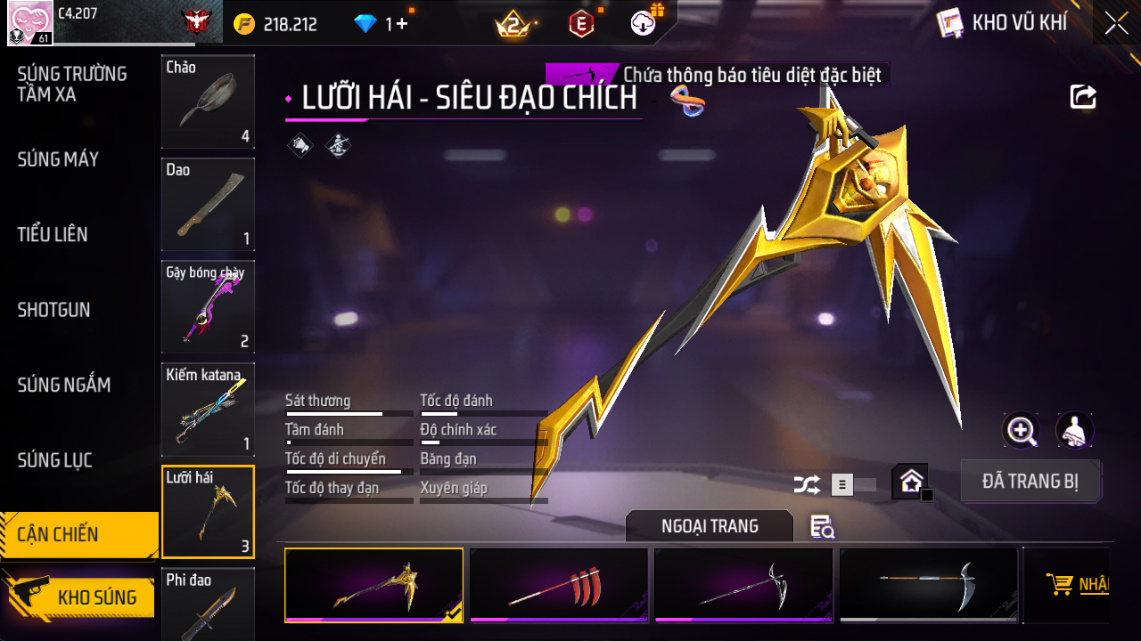Viewport: 1141px width, 641px height.
Task: Open the Tiểu Liên weapon category
Action: point(53,234)
